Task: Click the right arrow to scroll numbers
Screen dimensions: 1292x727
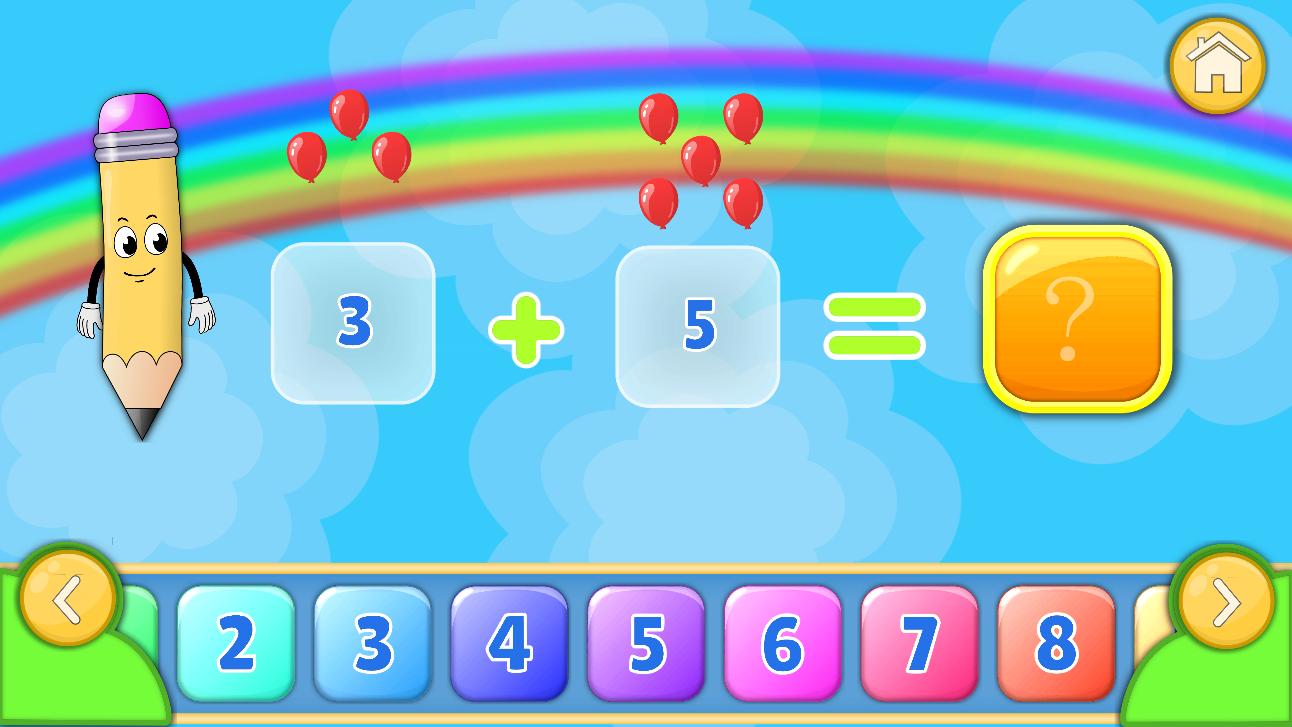Action: [1222, 600]
